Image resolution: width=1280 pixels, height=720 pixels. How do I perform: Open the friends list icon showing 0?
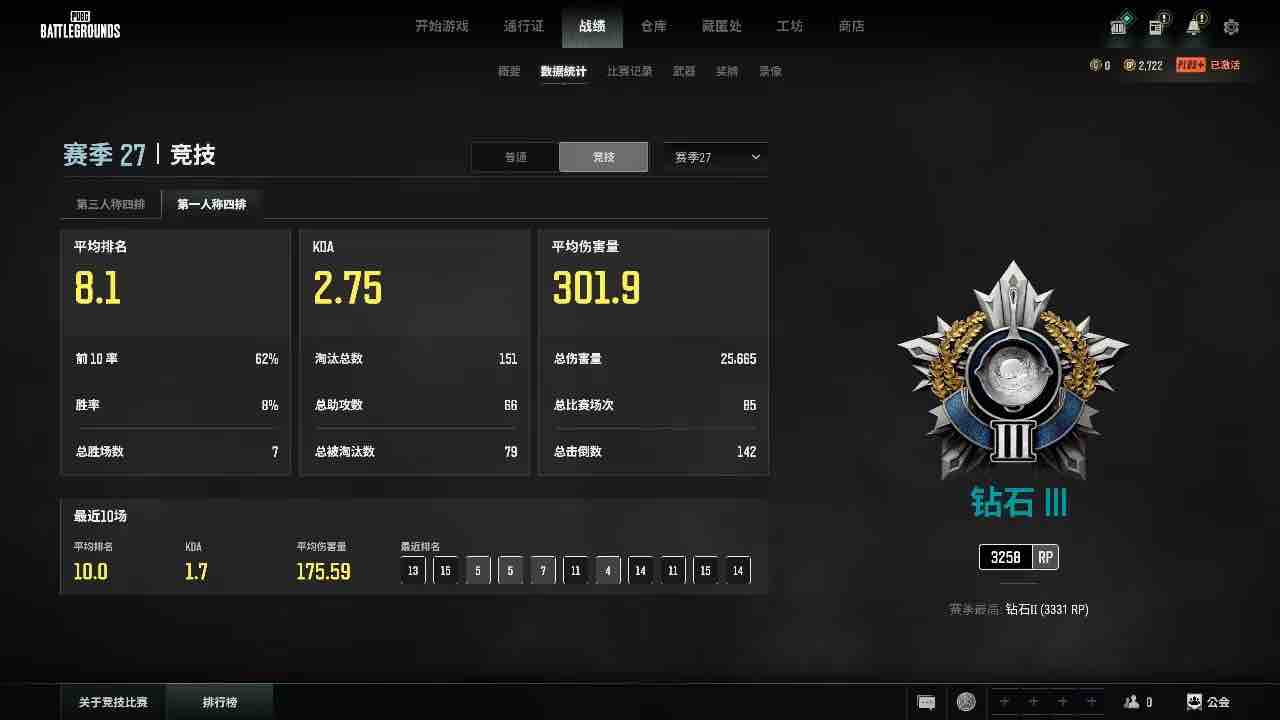[x=1137, y=701]
